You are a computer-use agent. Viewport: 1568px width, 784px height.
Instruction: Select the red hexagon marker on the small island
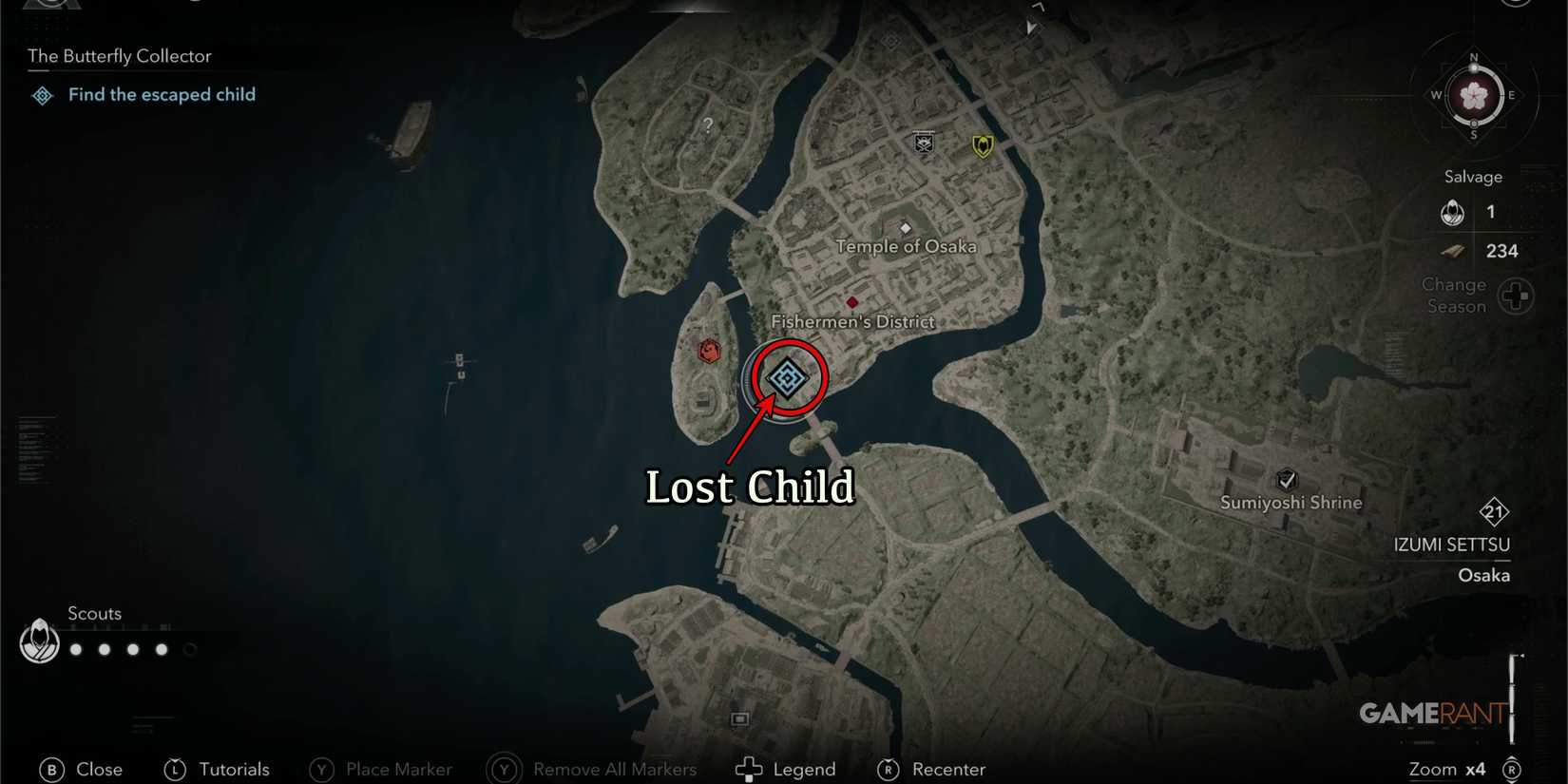tap(708, 350)
